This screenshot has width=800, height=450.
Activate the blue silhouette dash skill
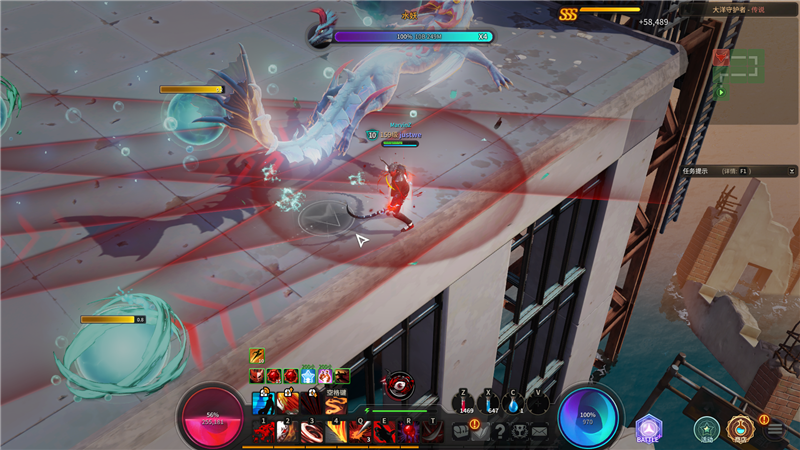click(263, 405)
